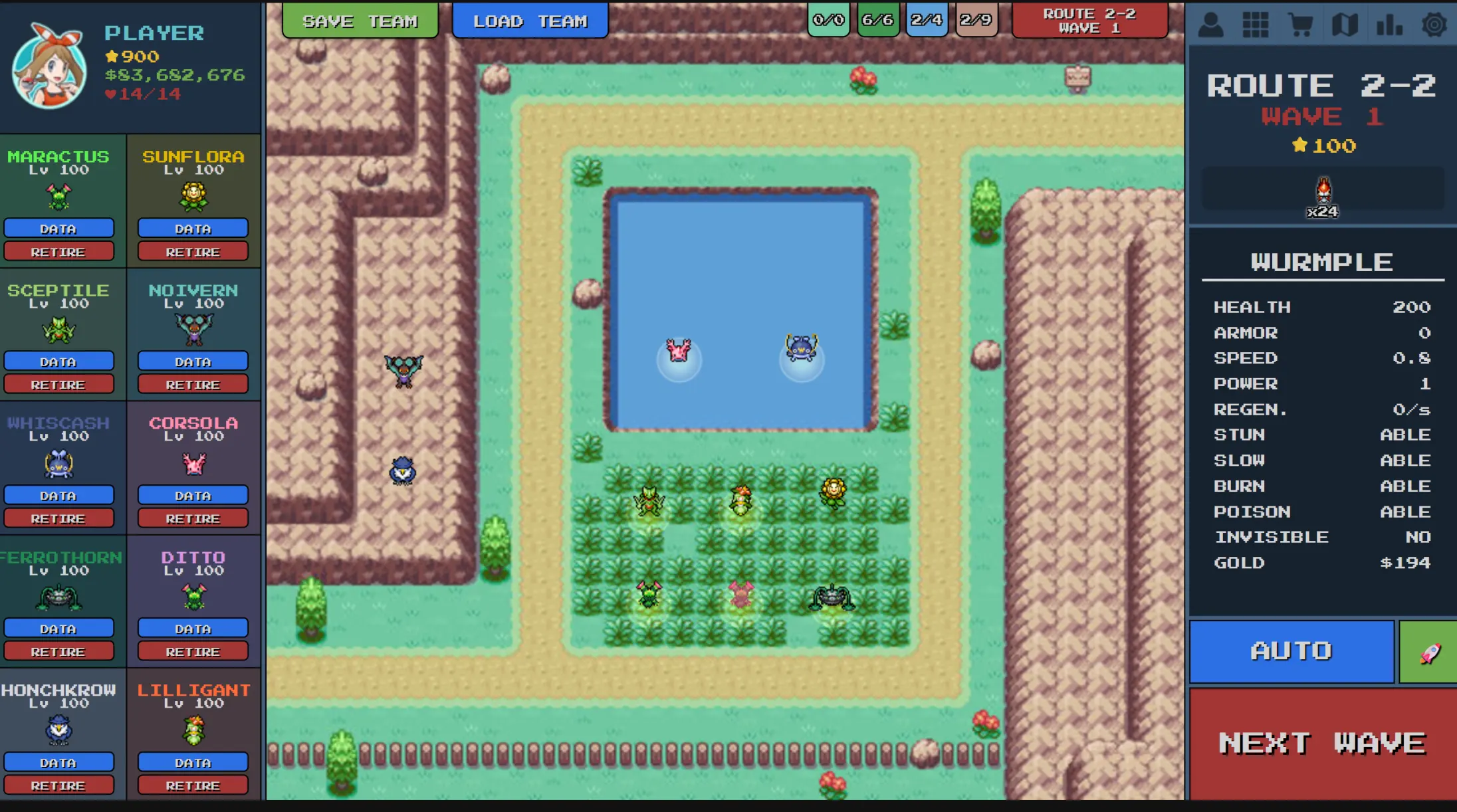Open the Pokémon grid panel icon

[x=1256, y=25]
